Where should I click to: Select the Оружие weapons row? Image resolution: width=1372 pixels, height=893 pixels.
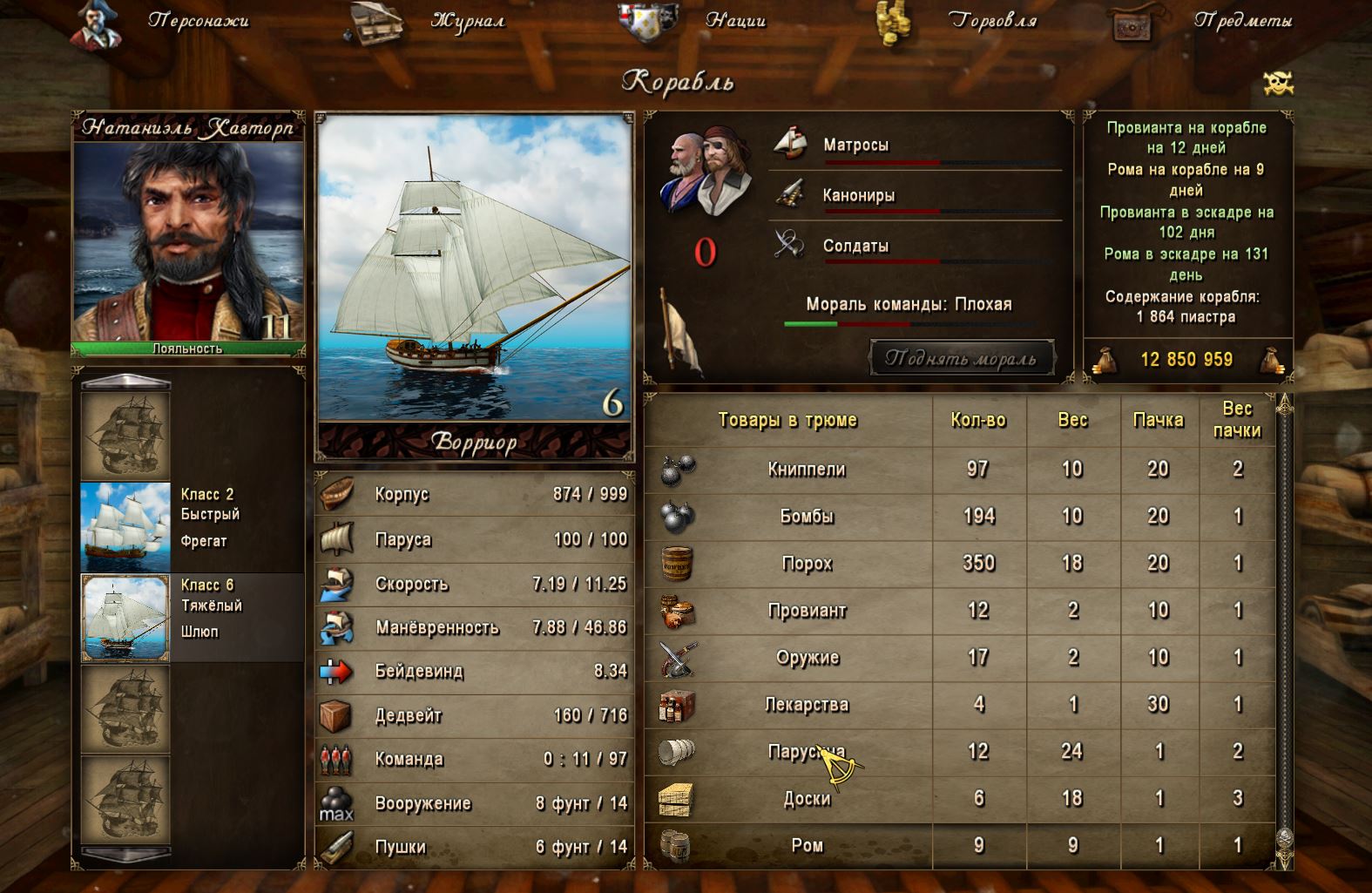click(807, 658)
